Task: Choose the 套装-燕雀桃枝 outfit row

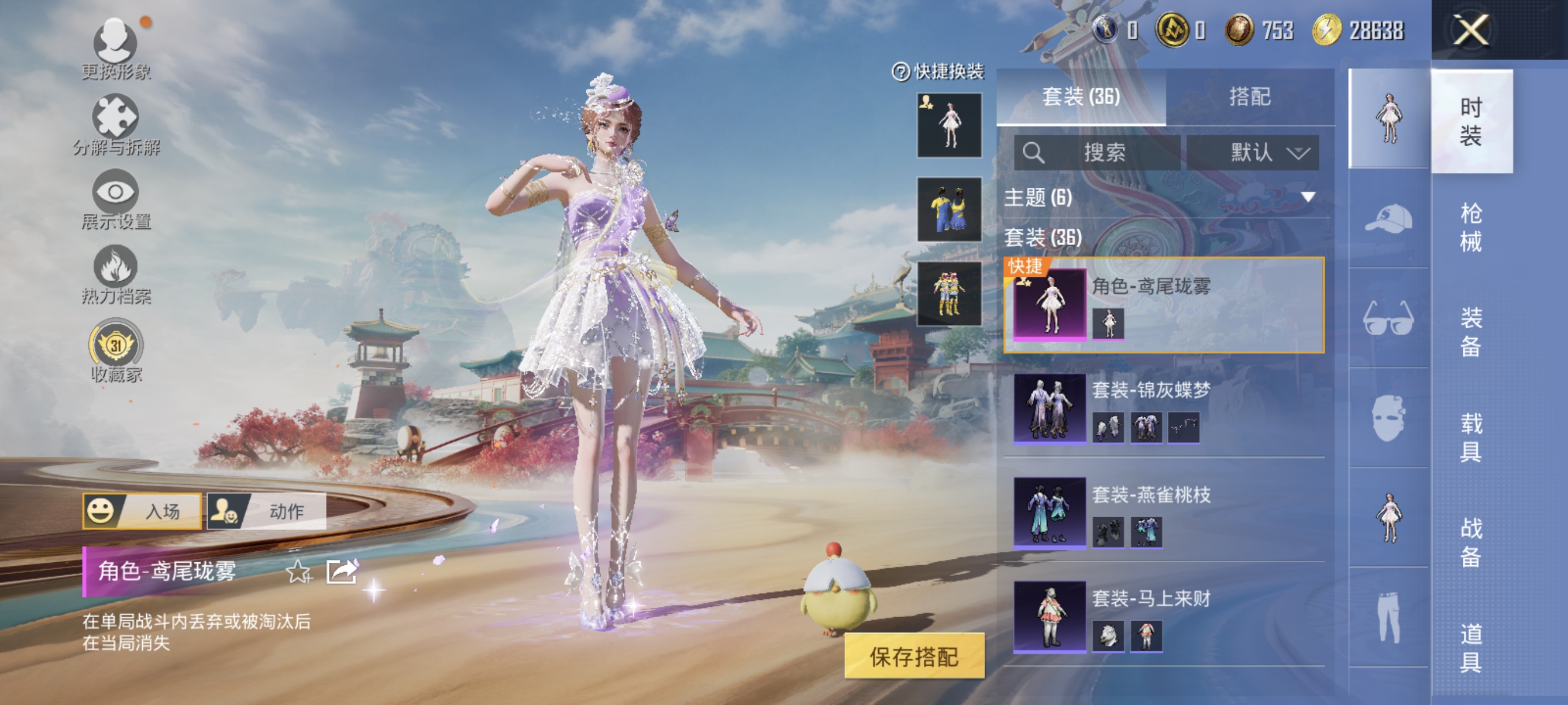Action: 1163,512
